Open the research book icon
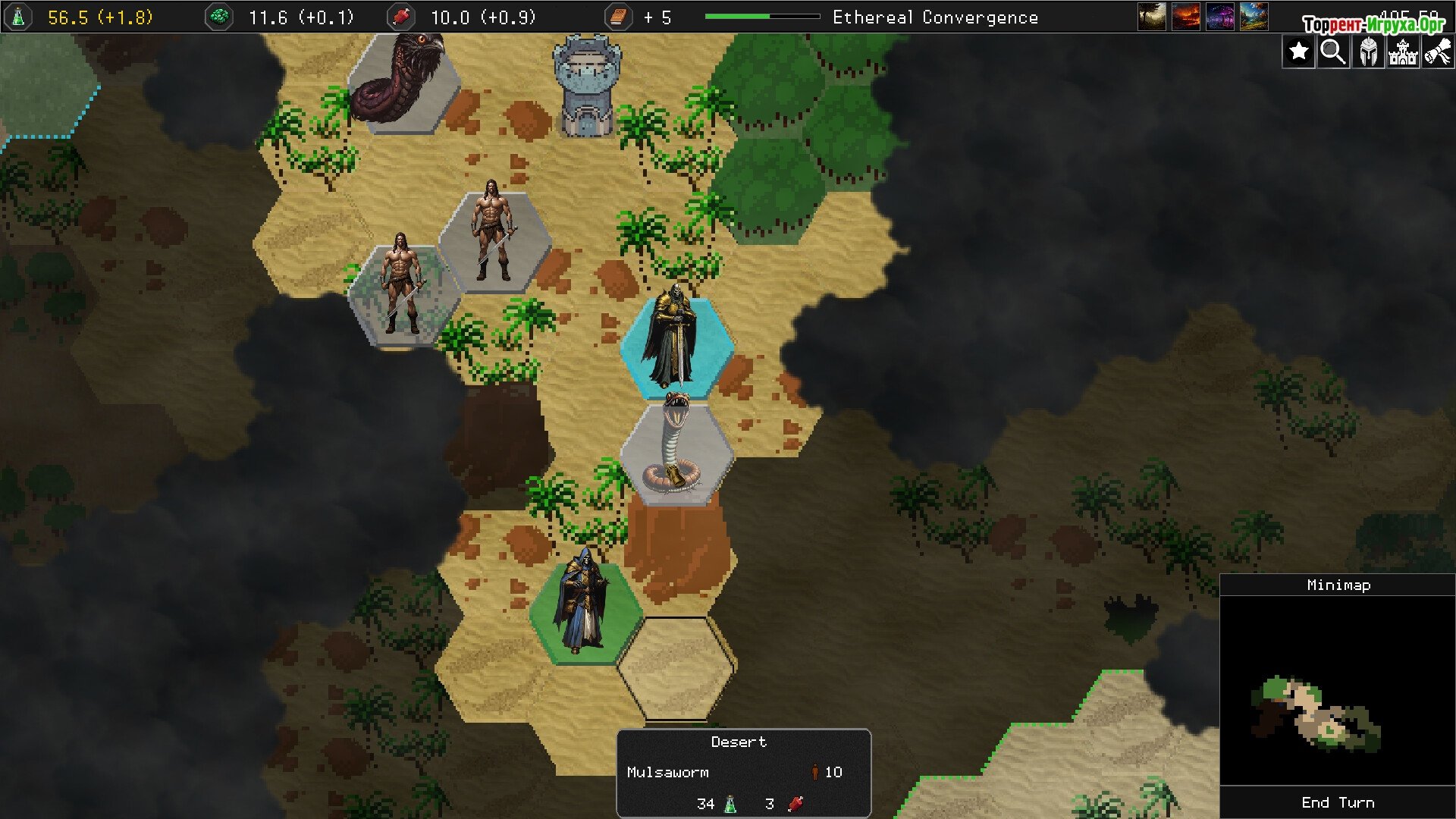Viewport: 1456px width, 819px height. click(x=618, y=17)
